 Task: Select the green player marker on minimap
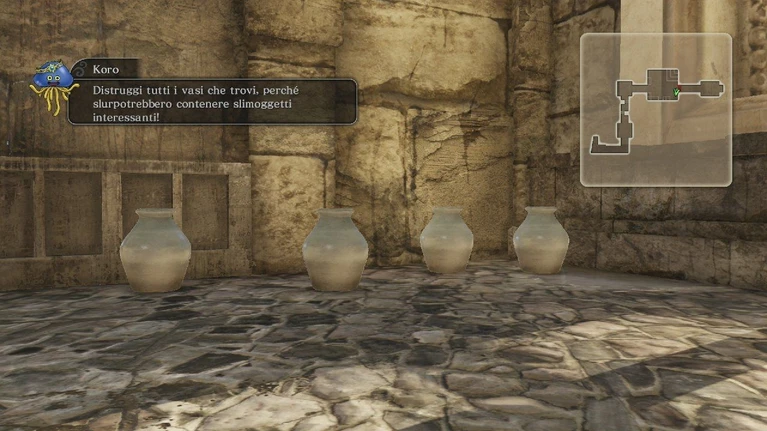click(x=677, y=93)
